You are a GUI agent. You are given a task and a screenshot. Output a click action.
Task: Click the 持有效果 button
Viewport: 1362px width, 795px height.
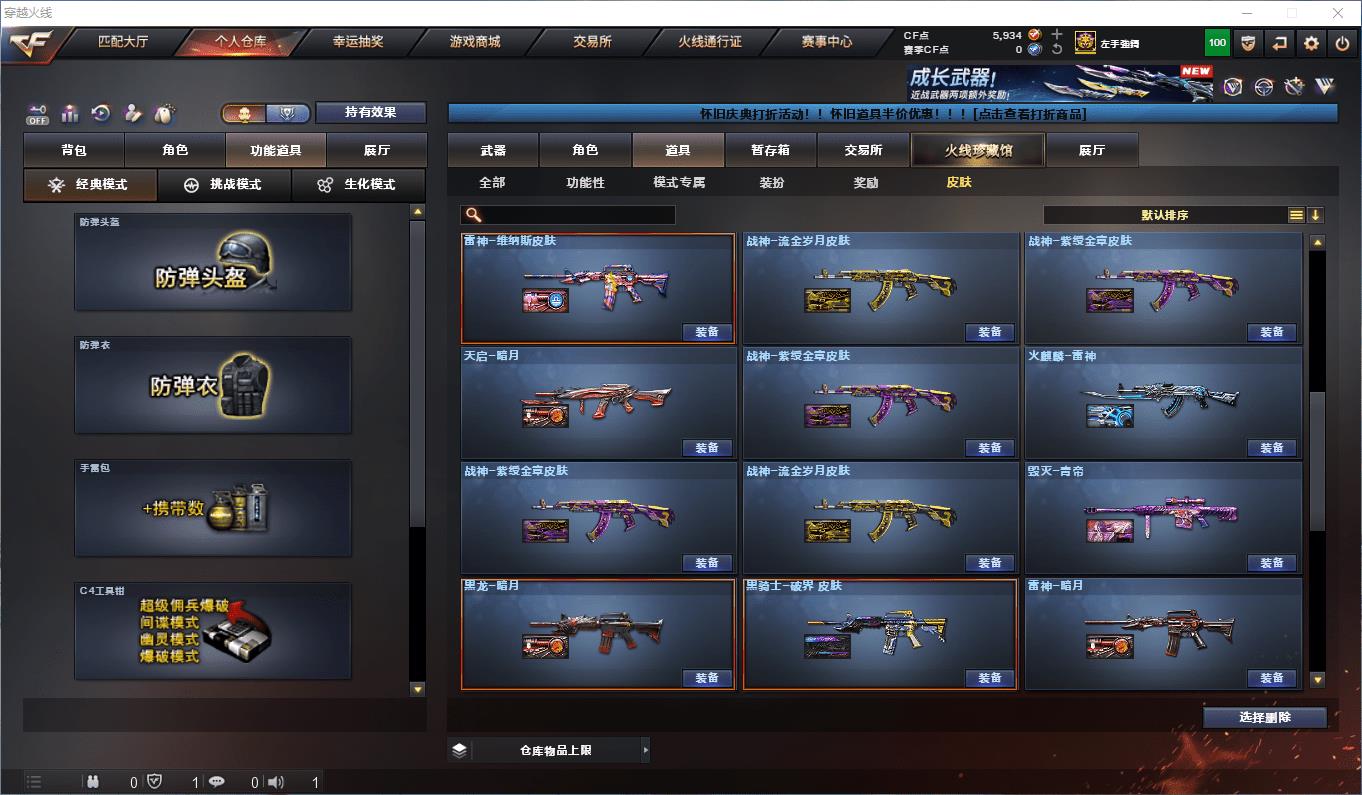click(371, 112)
